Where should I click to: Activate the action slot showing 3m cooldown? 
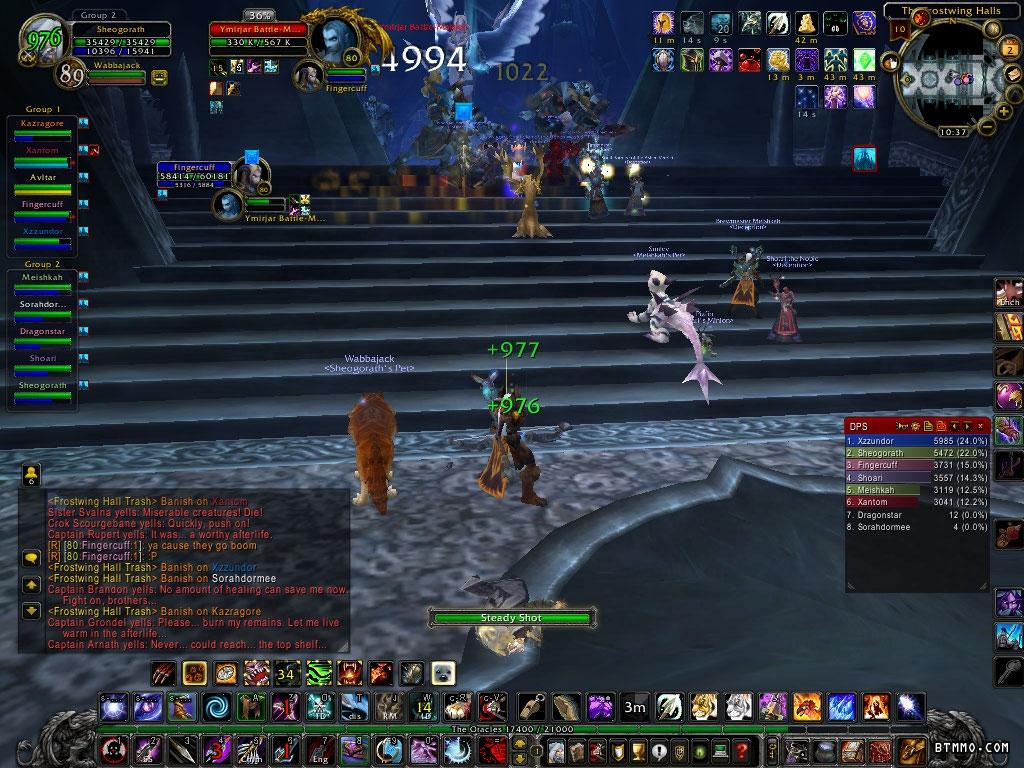click(634, 708)
